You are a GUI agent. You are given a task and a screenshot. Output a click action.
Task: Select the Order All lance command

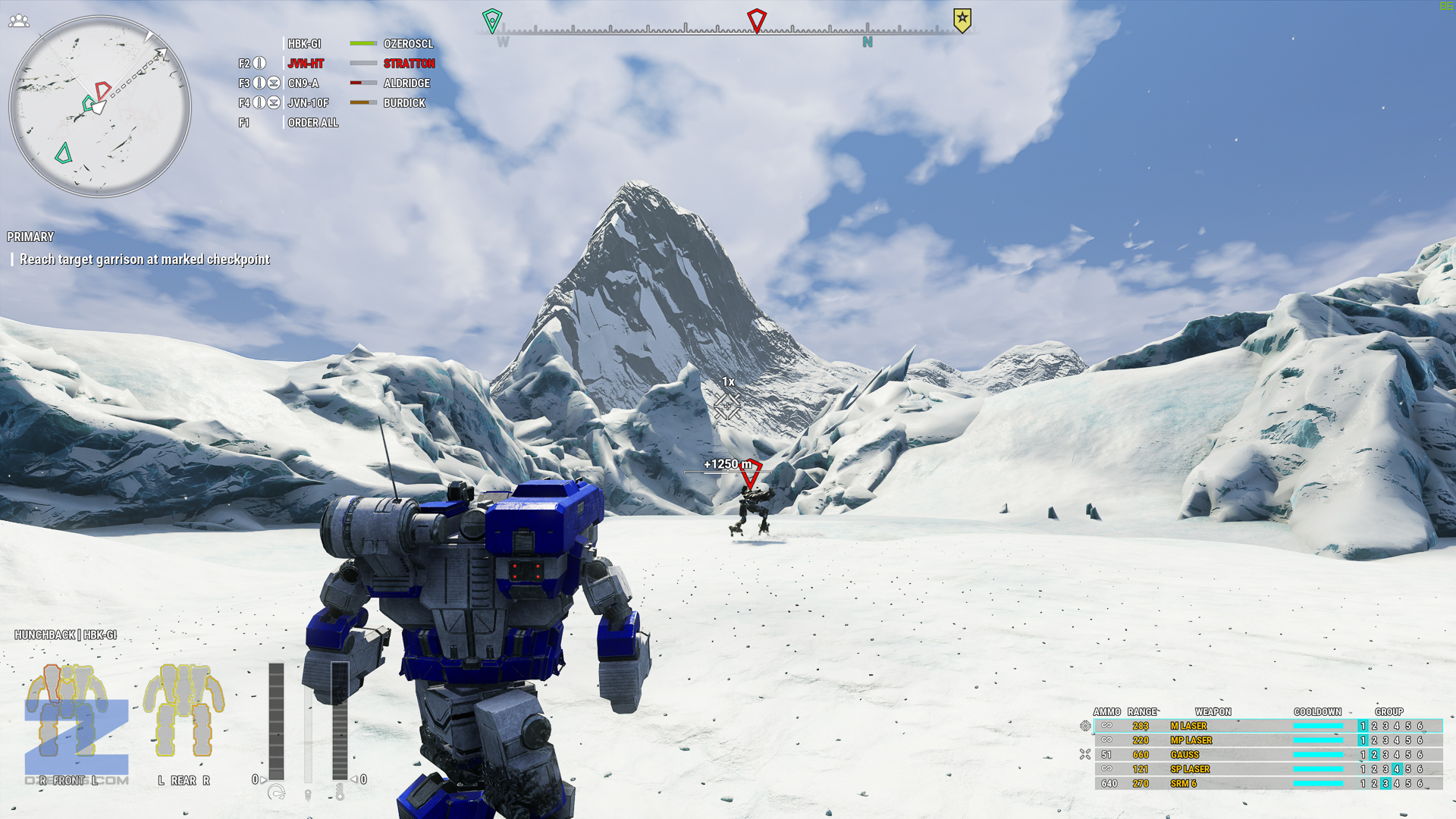pos(312,123)
